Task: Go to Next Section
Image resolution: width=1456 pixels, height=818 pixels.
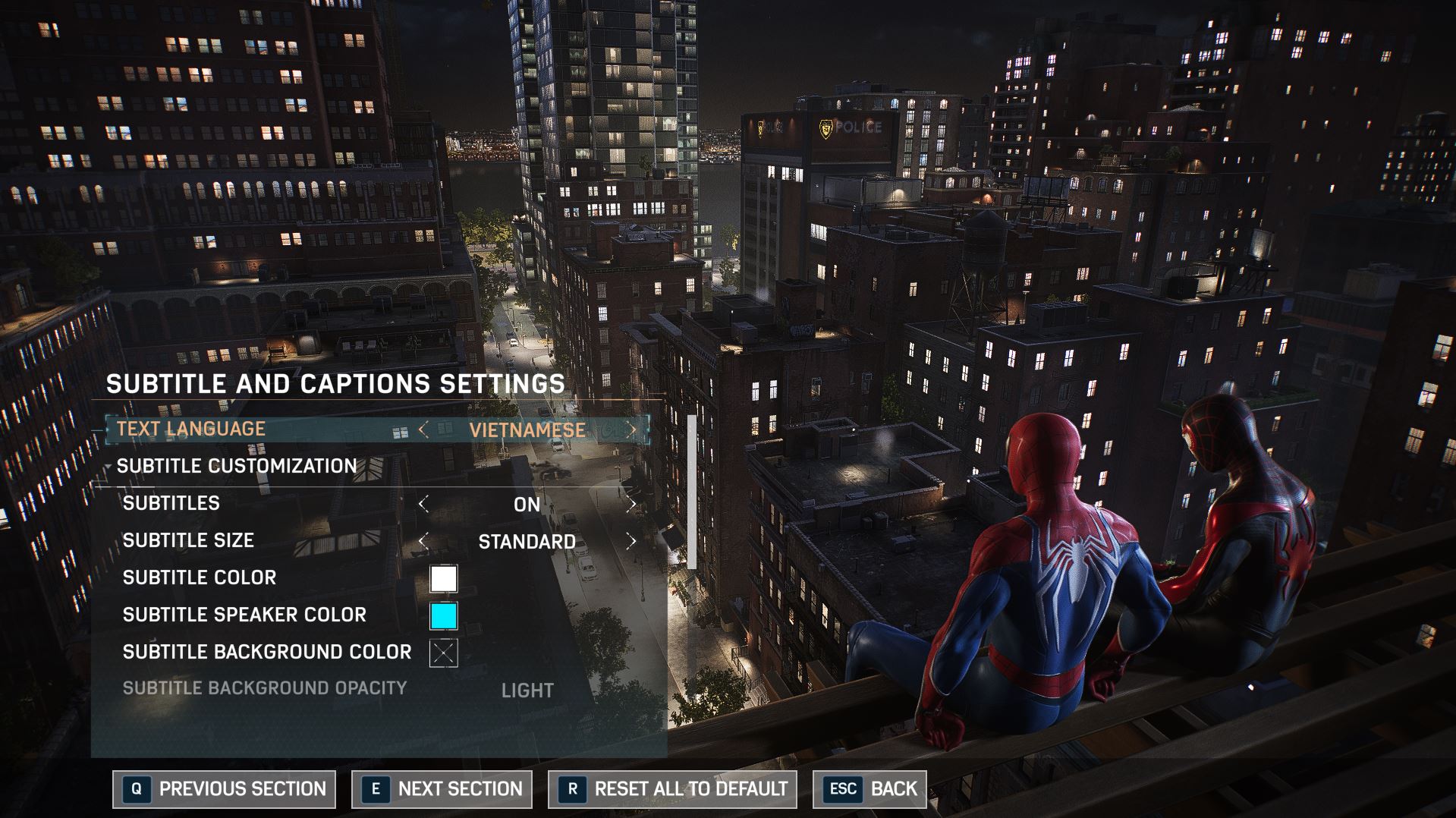Action: pos(442,789)
